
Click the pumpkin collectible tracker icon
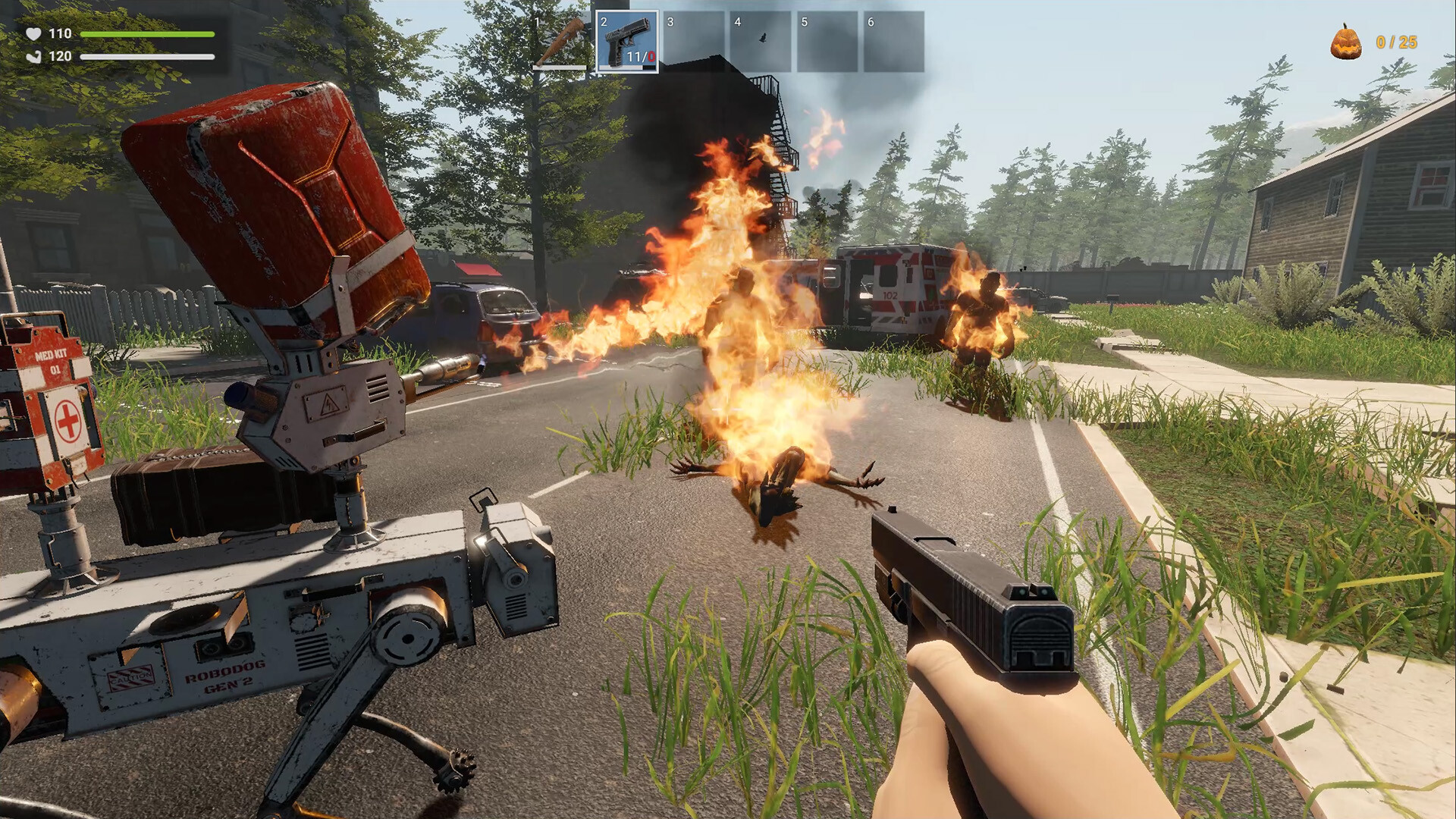click(1345, 42)
